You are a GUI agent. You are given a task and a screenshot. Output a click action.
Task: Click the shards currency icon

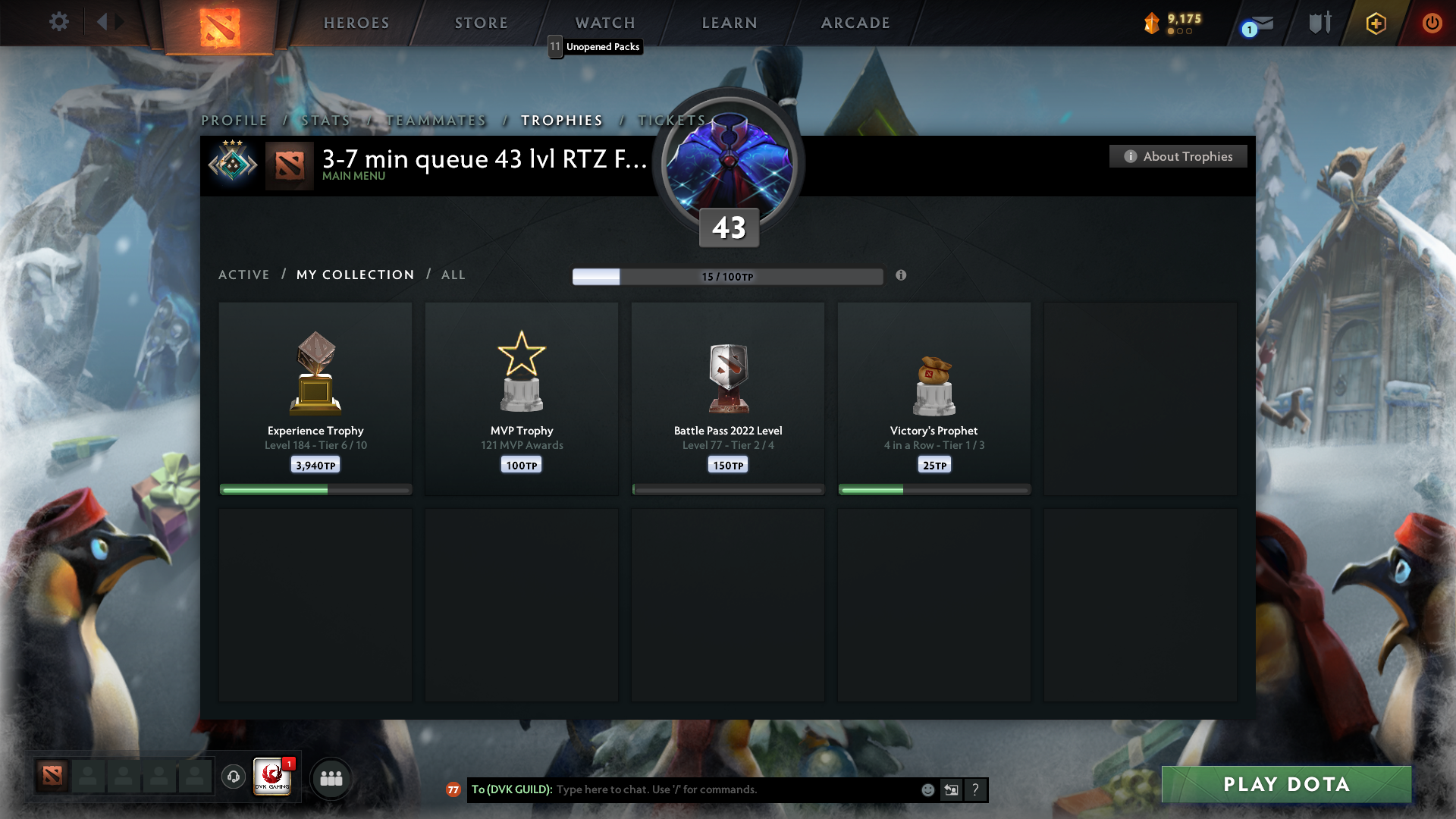tap(1153, 24)
